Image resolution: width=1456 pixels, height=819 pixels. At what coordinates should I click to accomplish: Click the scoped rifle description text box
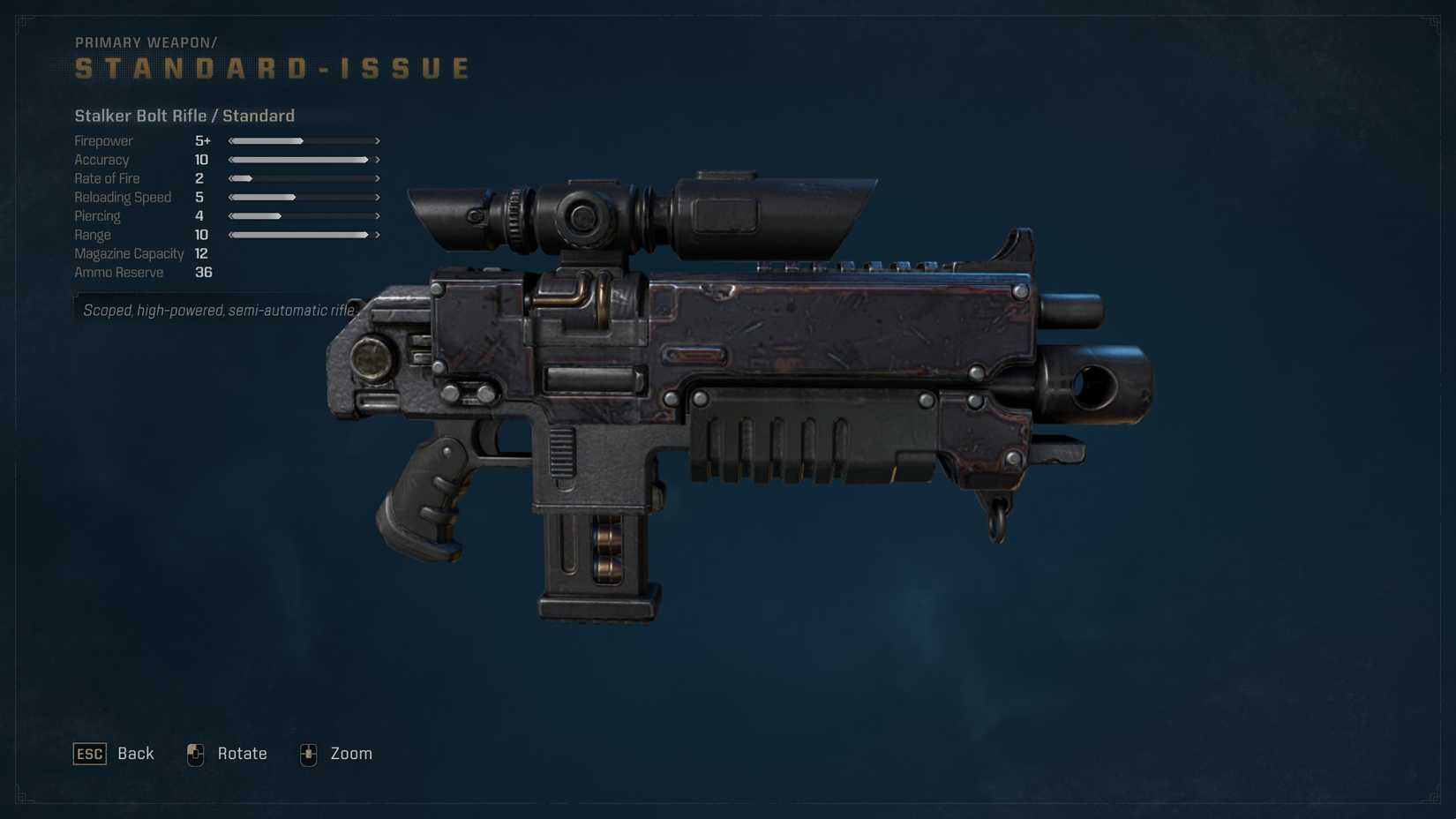coord(219,311)
